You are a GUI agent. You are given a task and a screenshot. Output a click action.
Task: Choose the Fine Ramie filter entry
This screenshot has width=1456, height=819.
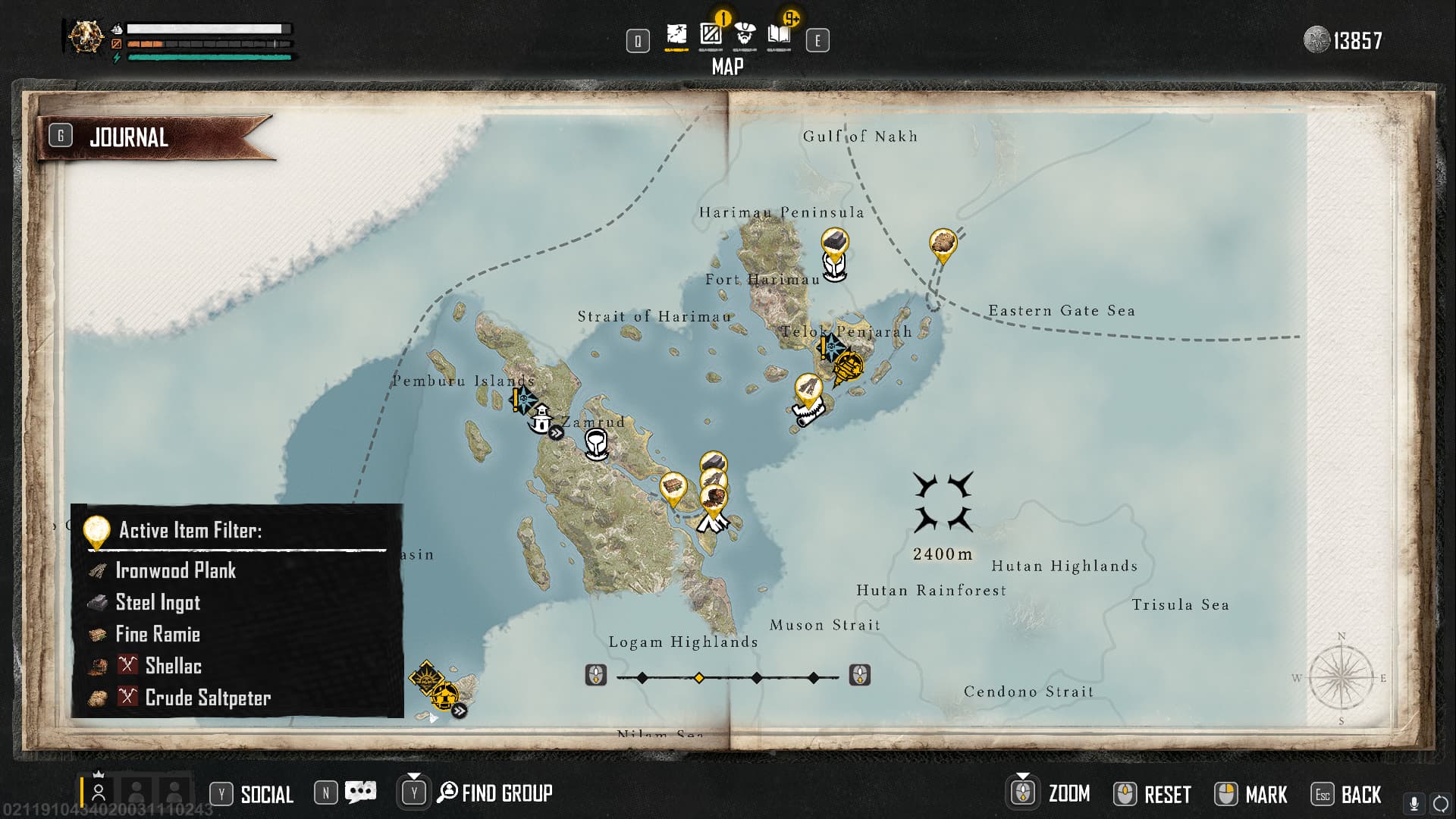click(158, 634)
